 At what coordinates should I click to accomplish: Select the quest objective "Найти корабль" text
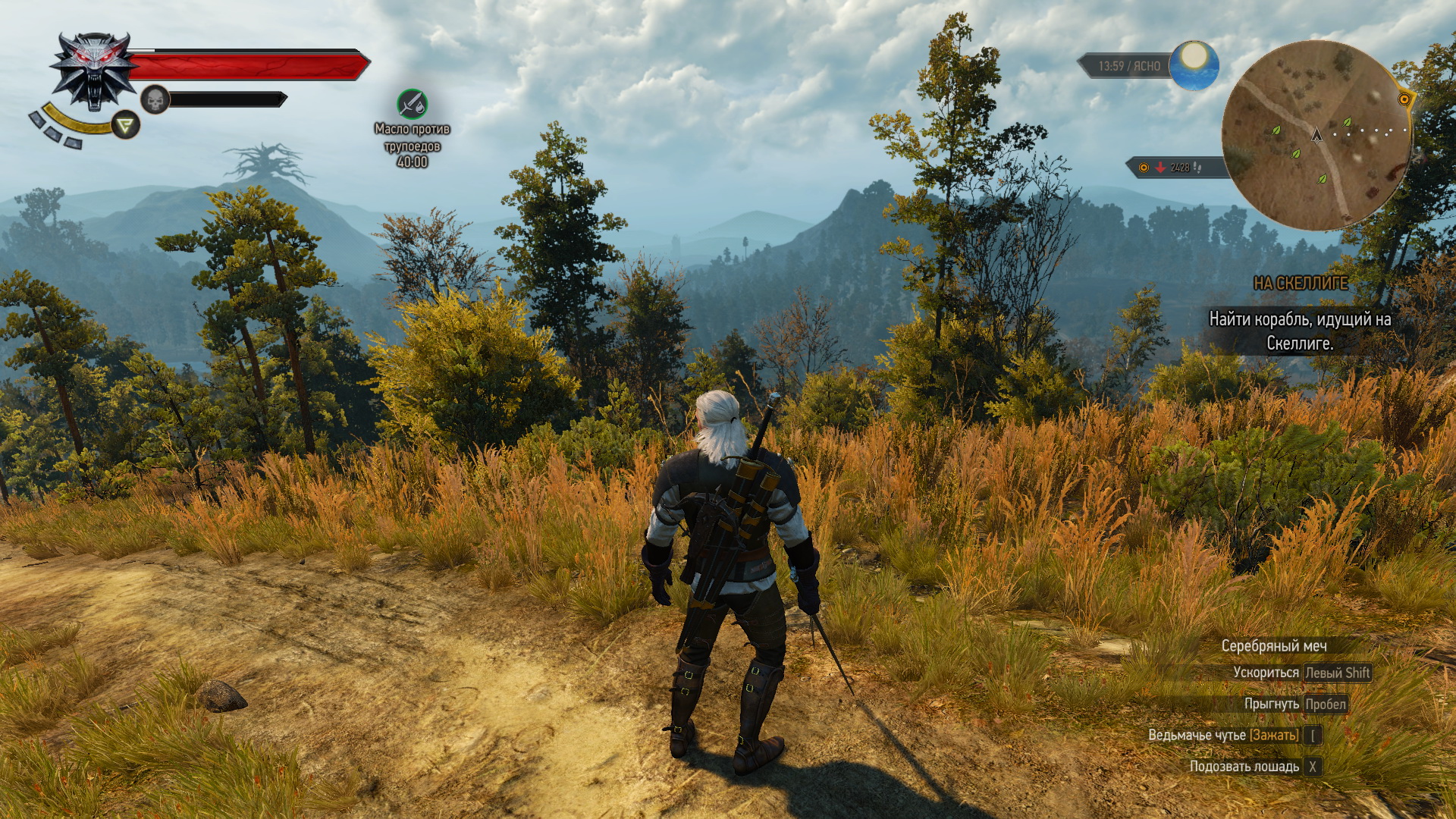1300,331
